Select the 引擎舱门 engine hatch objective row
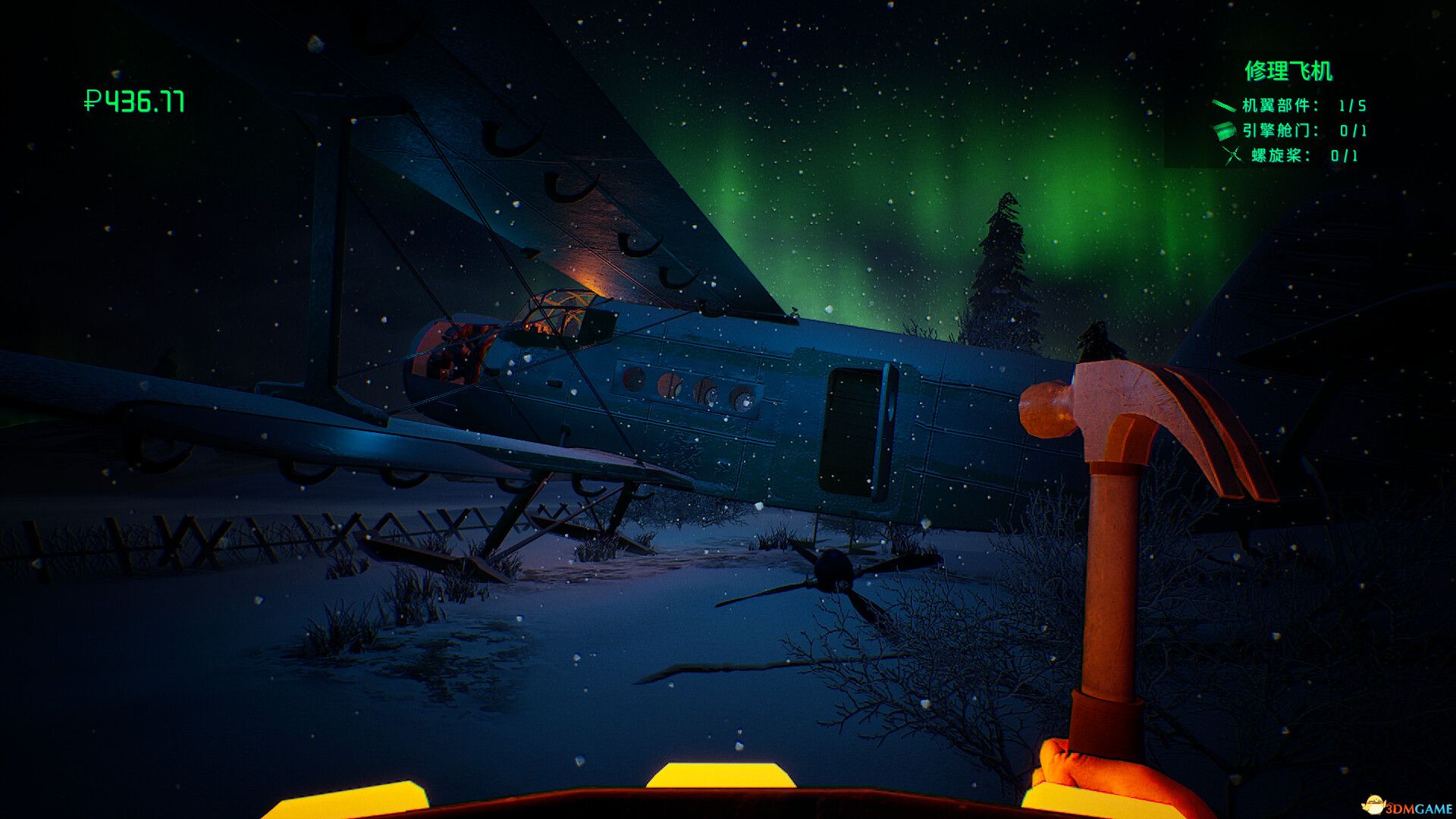 tap(1289, 130)
